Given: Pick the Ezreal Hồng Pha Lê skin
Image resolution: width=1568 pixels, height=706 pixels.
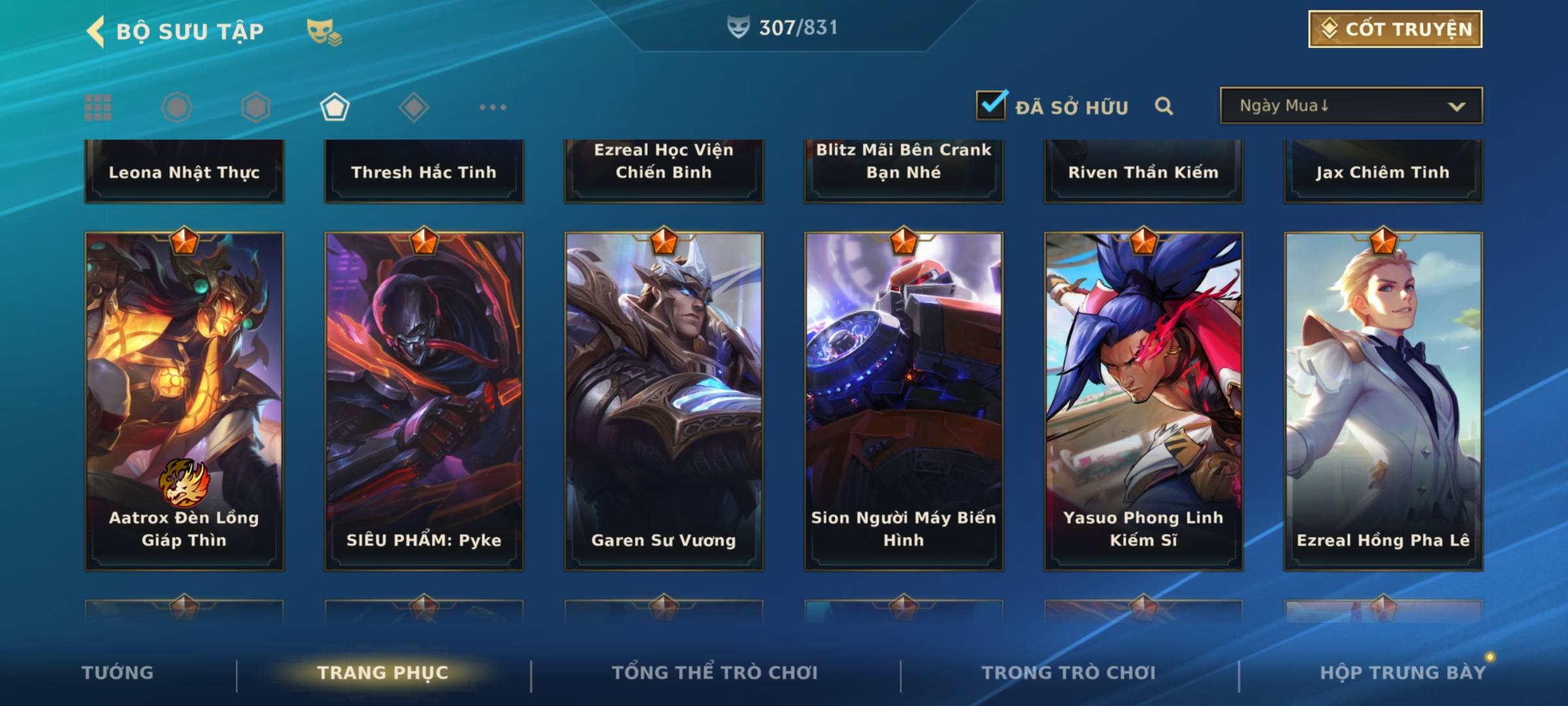Looking at the screenshot, I should pyautogui.click(x=1383, y=401).
